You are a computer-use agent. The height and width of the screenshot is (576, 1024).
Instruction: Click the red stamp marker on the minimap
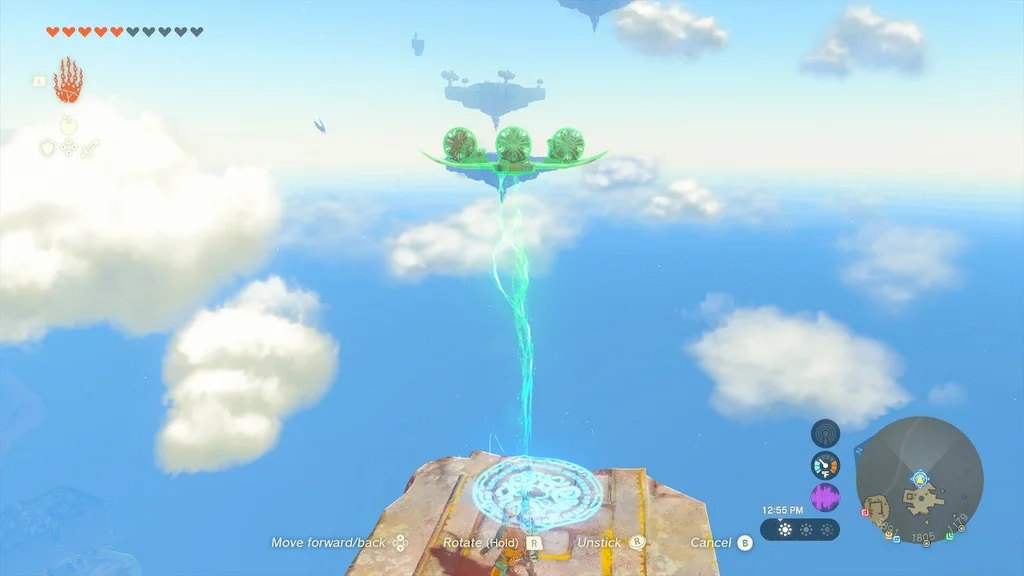(864, 511)
